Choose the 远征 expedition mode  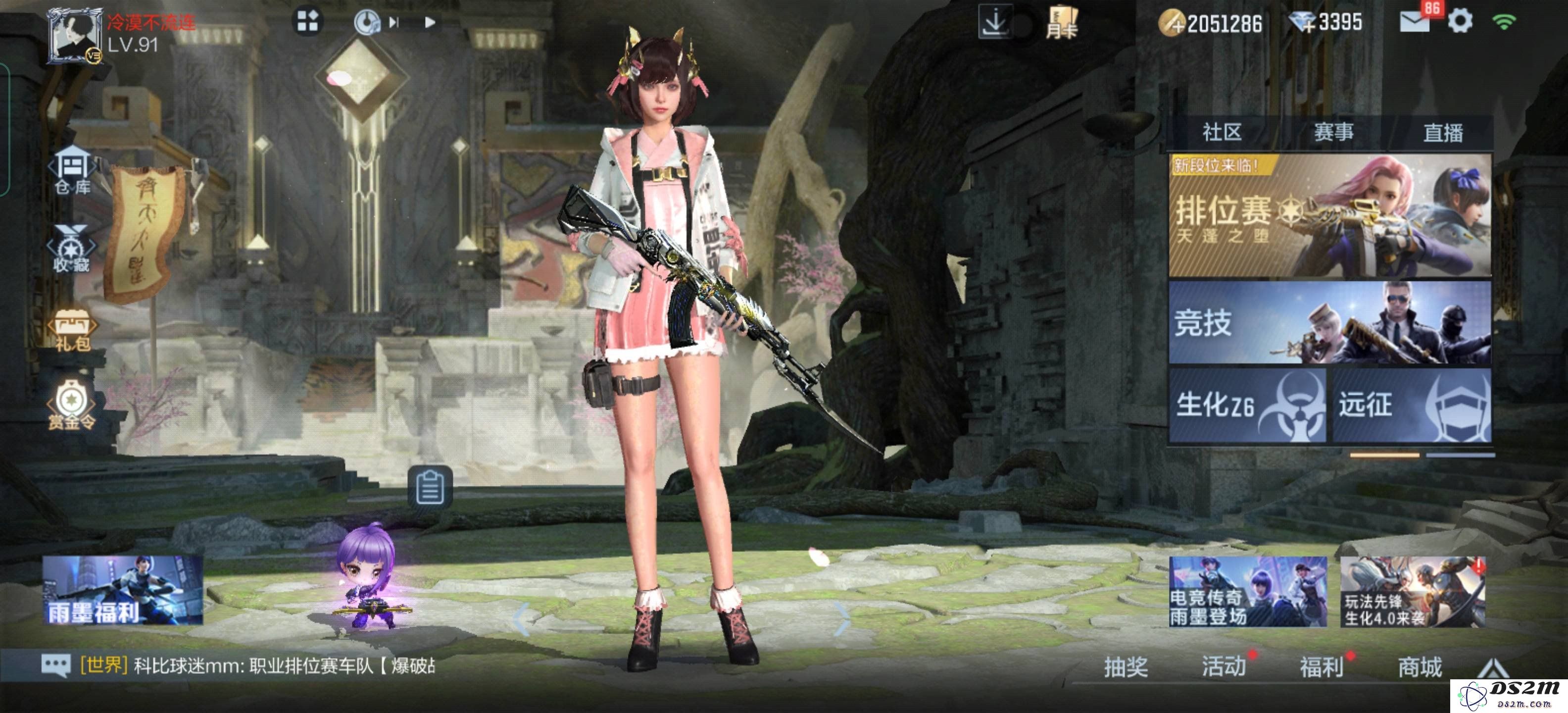pos(1412,405)
